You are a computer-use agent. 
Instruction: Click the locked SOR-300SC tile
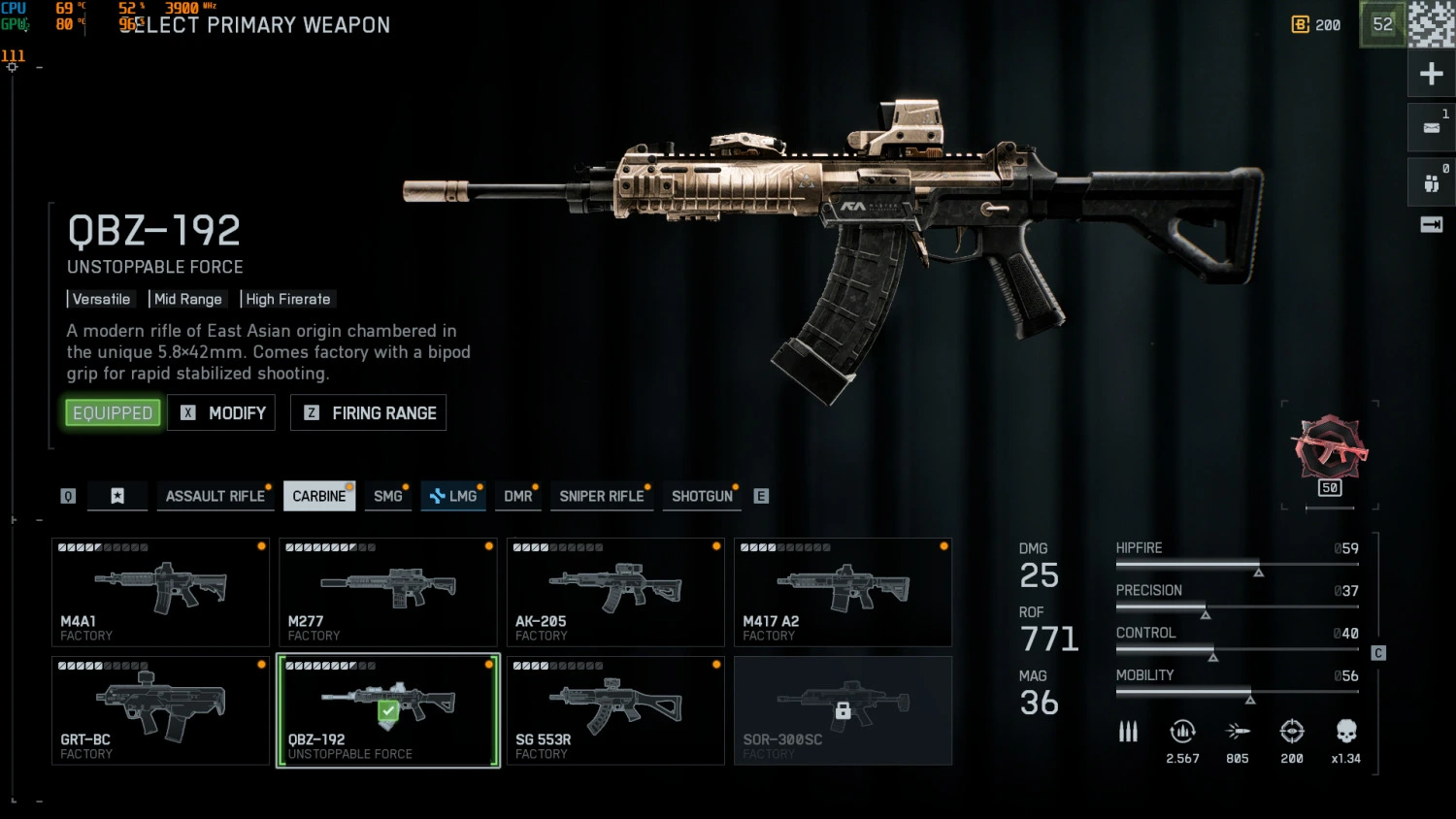pos(843,710)
